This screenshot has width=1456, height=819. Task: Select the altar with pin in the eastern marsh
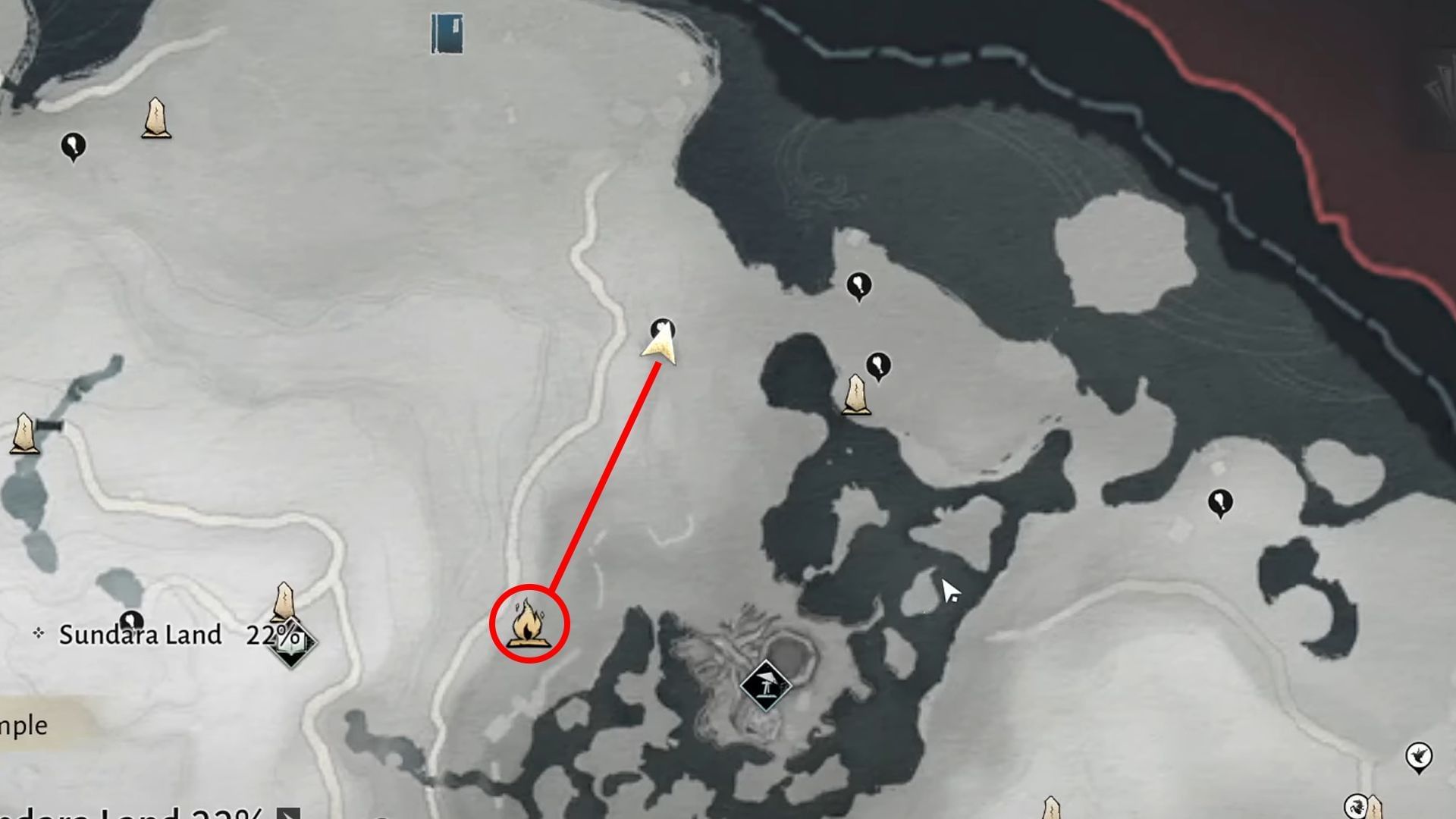pyautogui.click(x=857, y=394)
